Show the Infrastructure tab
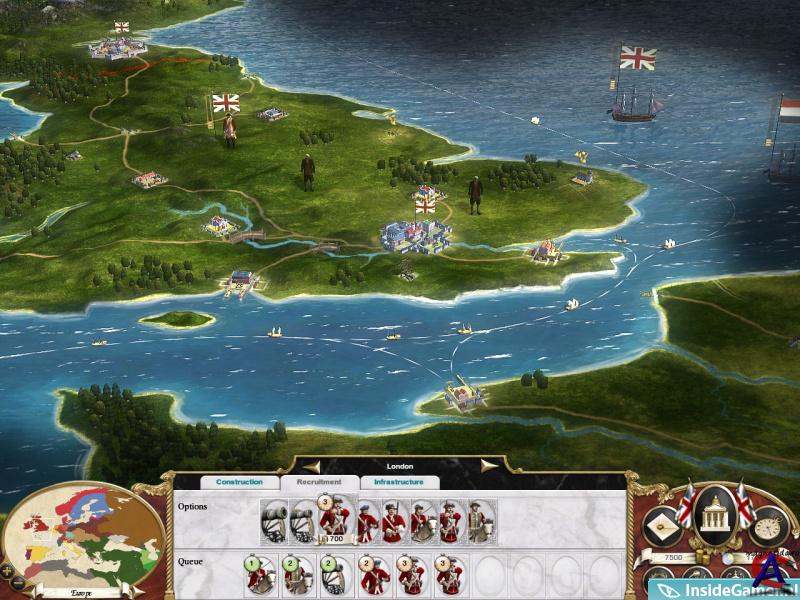 point(399,482)
